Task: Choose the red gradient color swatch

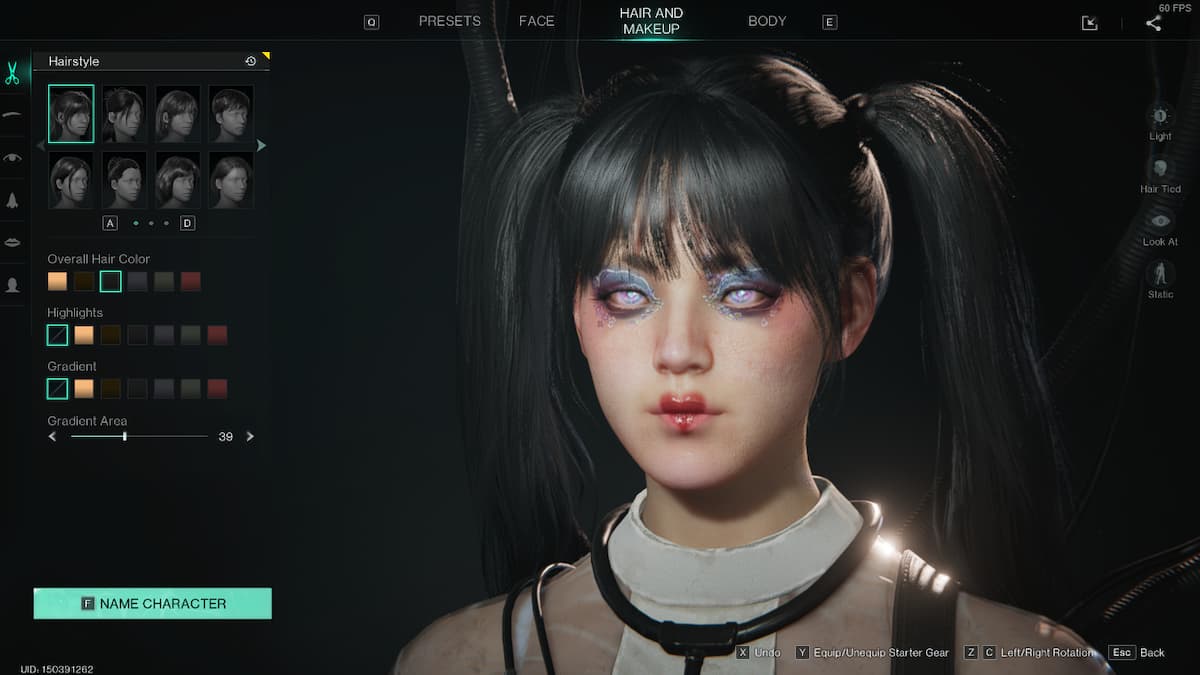Action: 217,389
